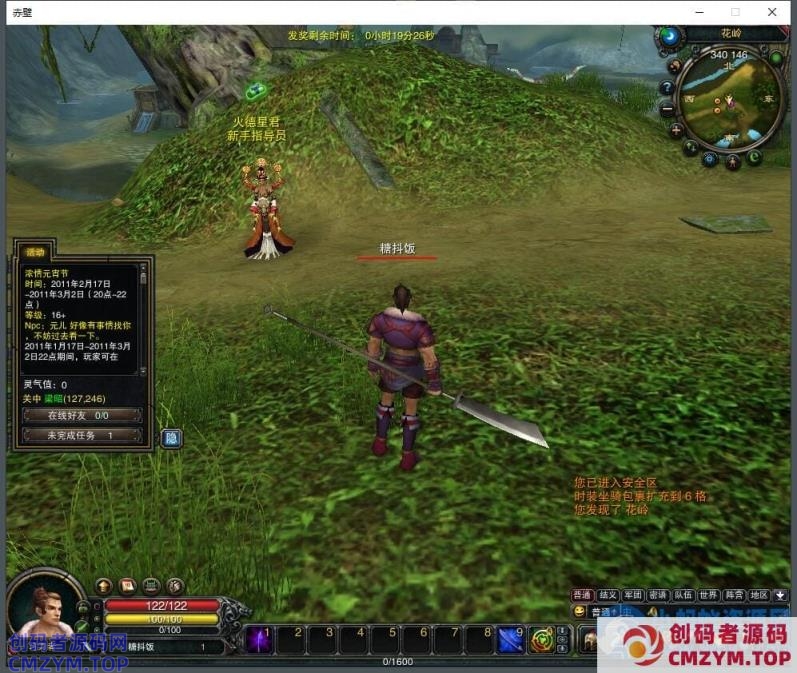
Task: Select the 队伍 team chat channel
Action: (683, 595)
